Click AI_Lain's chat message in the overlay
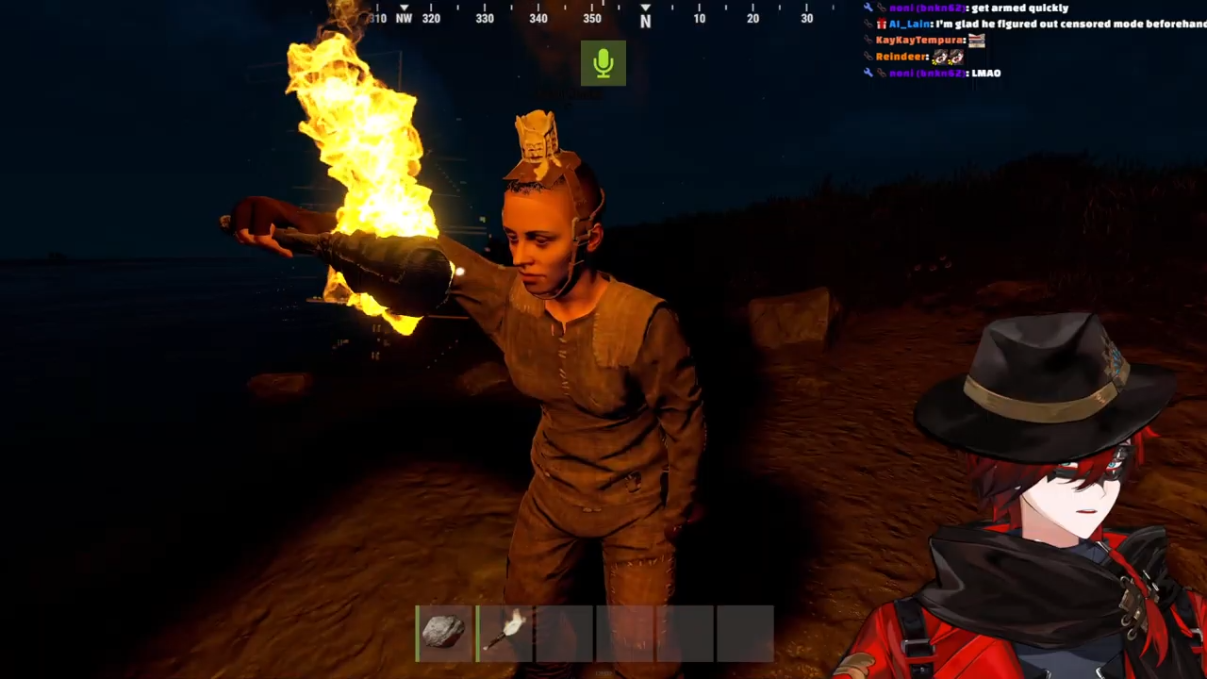This screenshot has width=1207, height=679. pyautogui.click(x=1040, y=24)
